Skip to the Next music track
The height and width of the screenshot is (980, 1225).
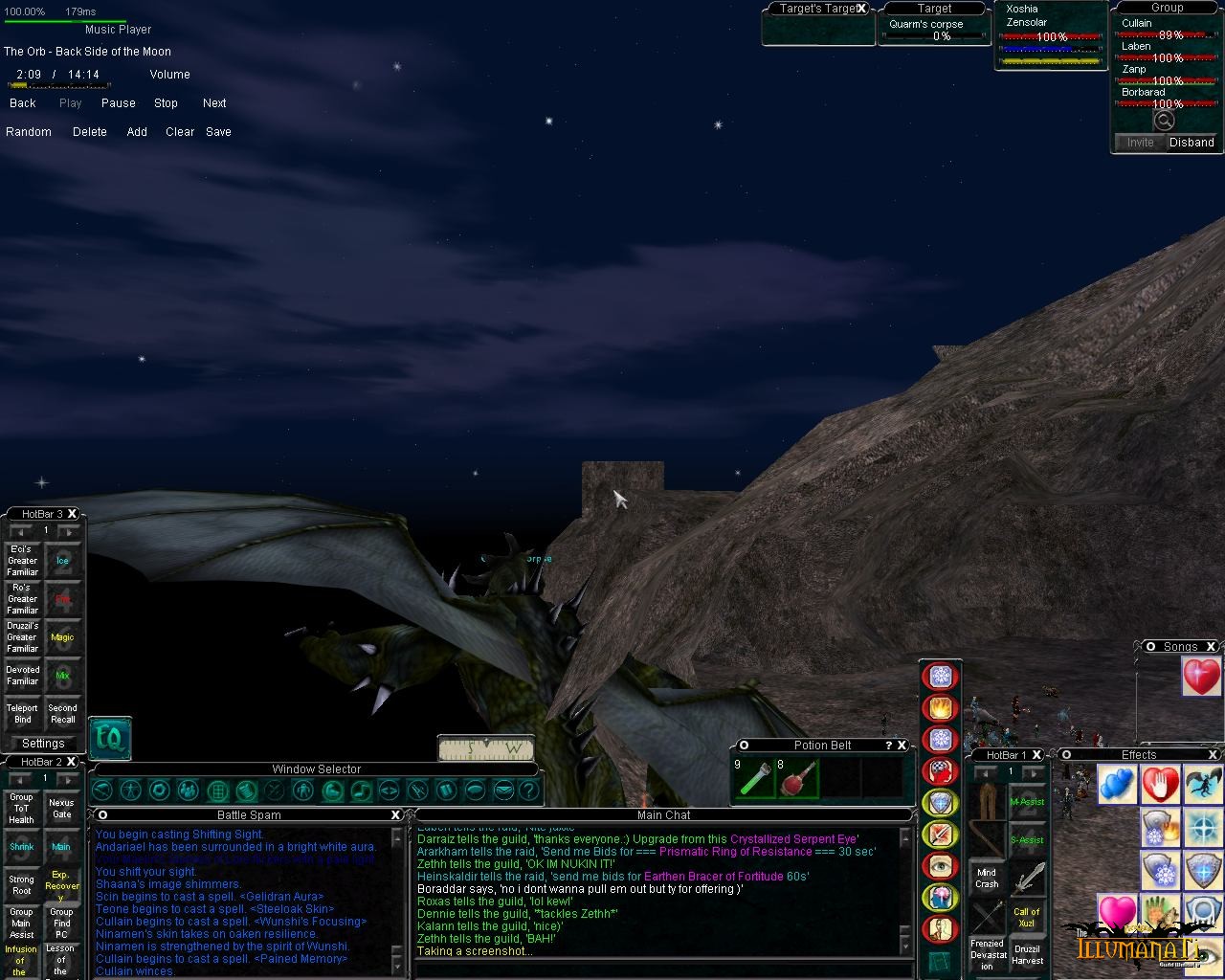coord(214,103)
